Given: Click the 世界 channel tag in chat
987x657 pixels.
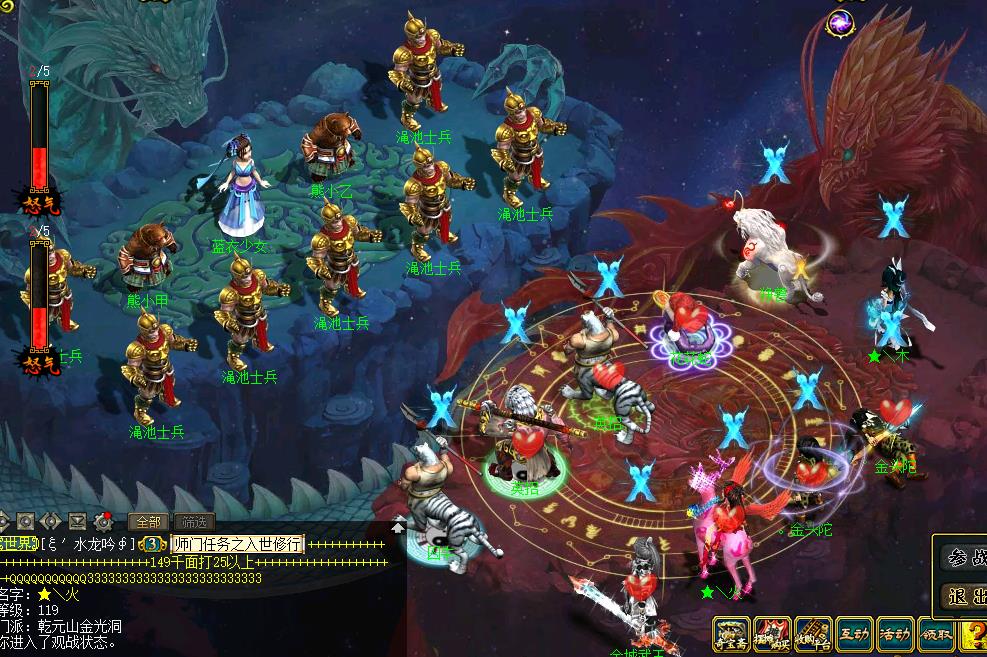Looking at the screenshot, I should tap(17, 544).
